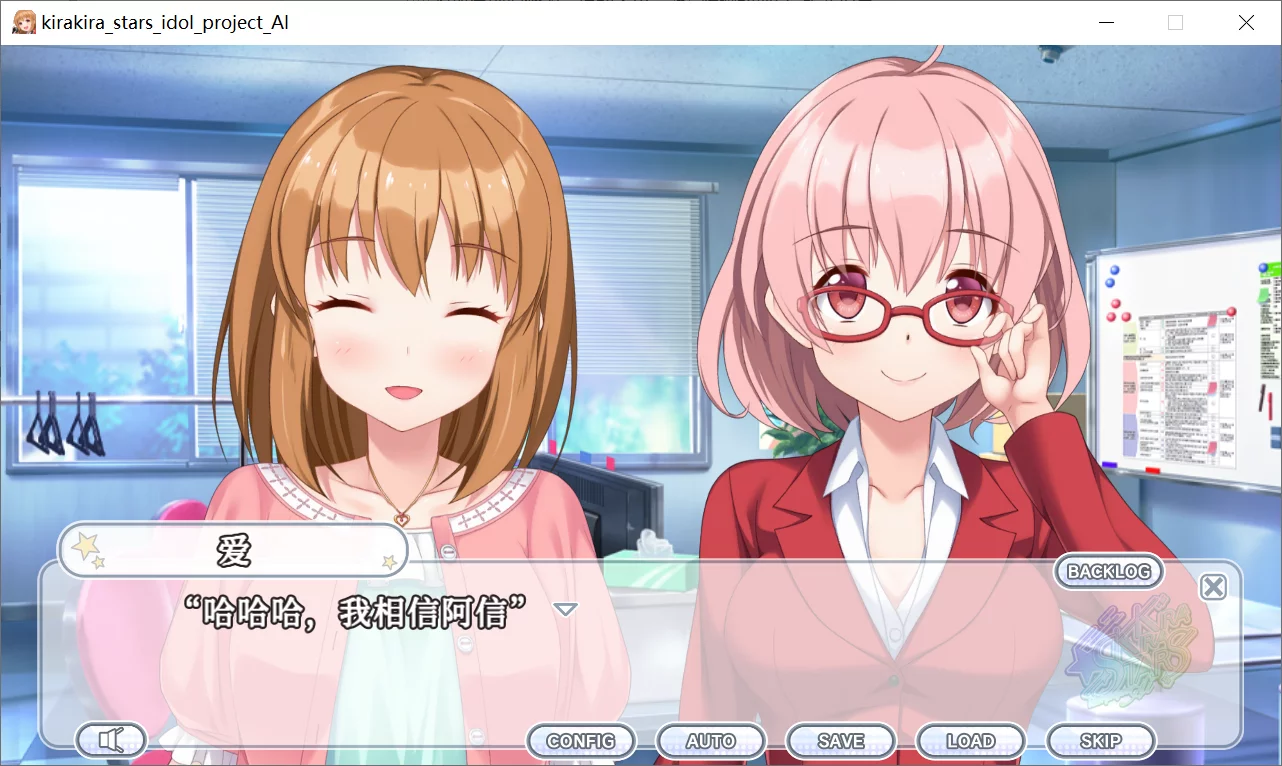Toggle sound off using the speaker button
The height and width of the screenshot is (766, 1282).
[110, 740]
